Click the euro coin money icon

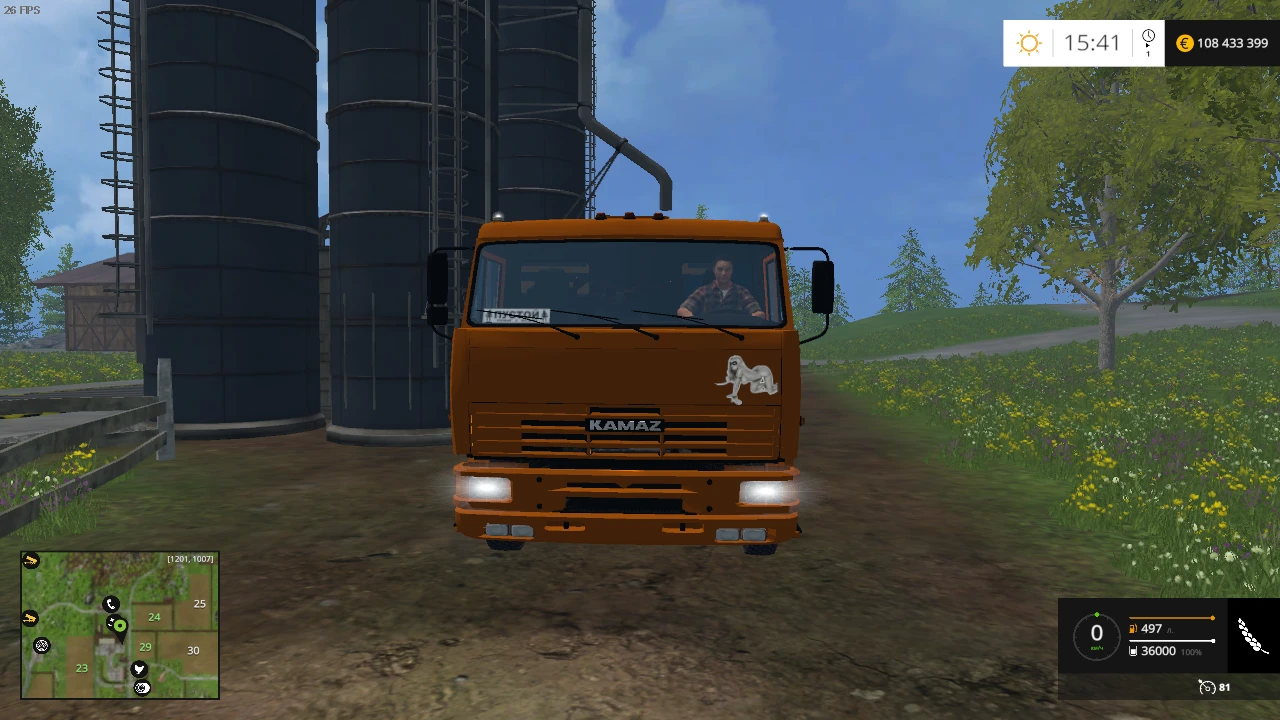1184,43
